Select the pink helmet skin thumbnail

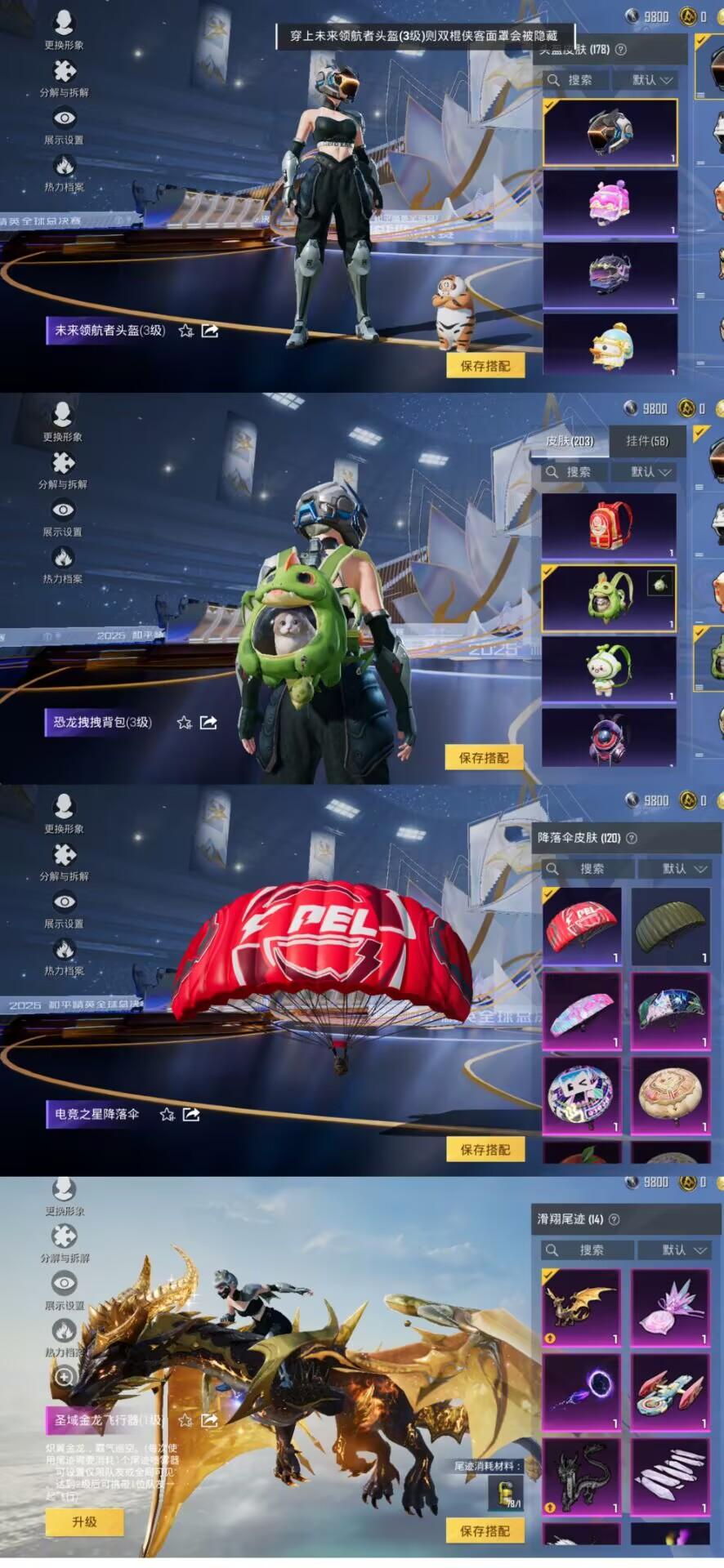pyautogui.click(x=610, y=203)
